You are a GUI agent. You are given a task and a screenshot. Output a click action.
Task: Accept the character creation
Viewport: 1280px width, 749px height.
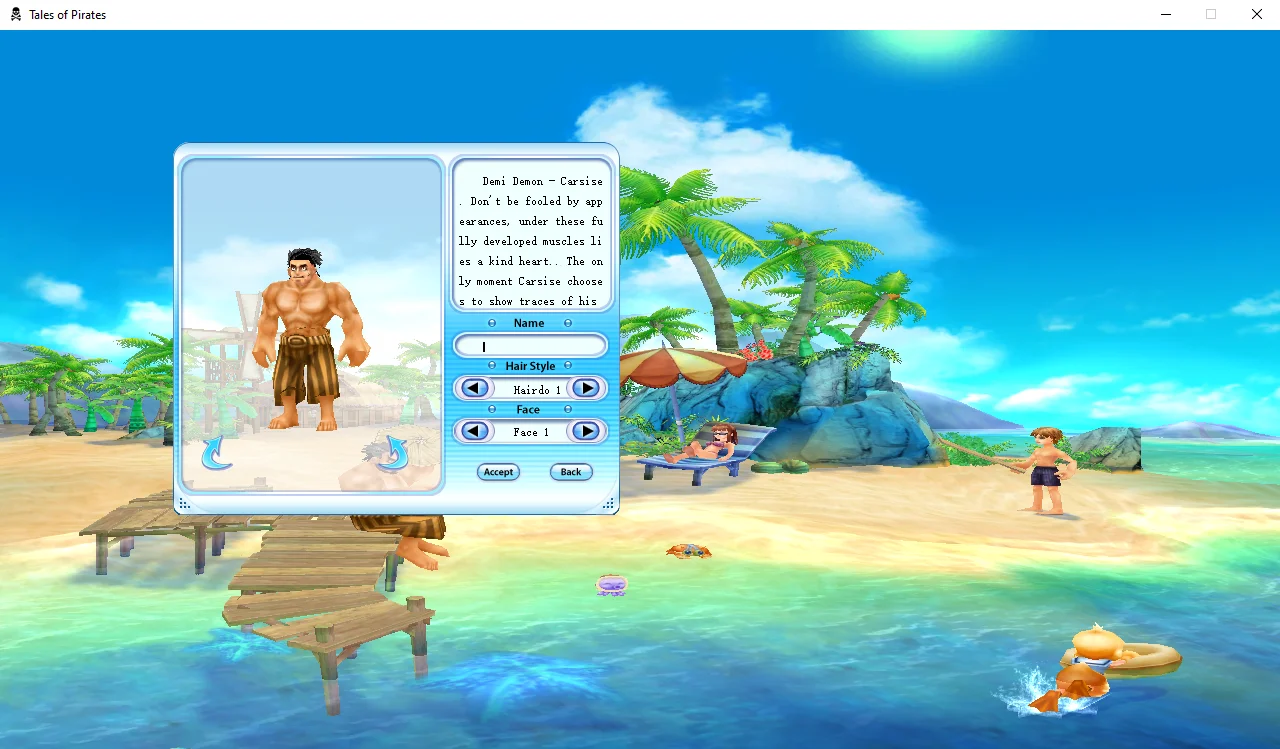point(498,472)
